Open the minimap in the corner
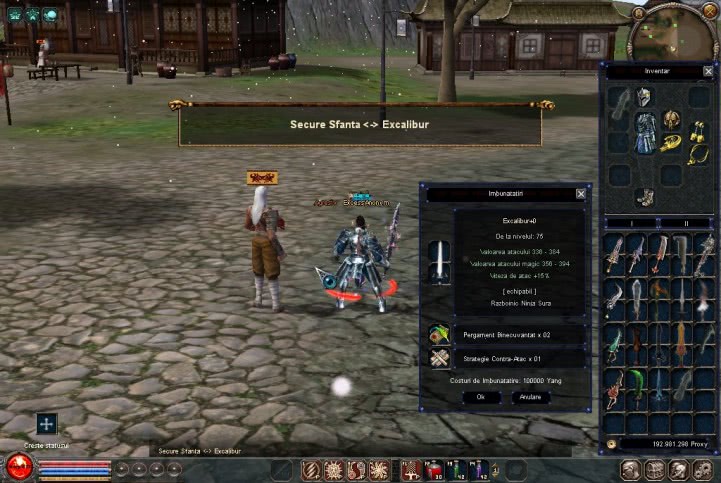Image resolution: width=721 pixels, height=483 pixels. pyautogui.click(x=686, y=32)
